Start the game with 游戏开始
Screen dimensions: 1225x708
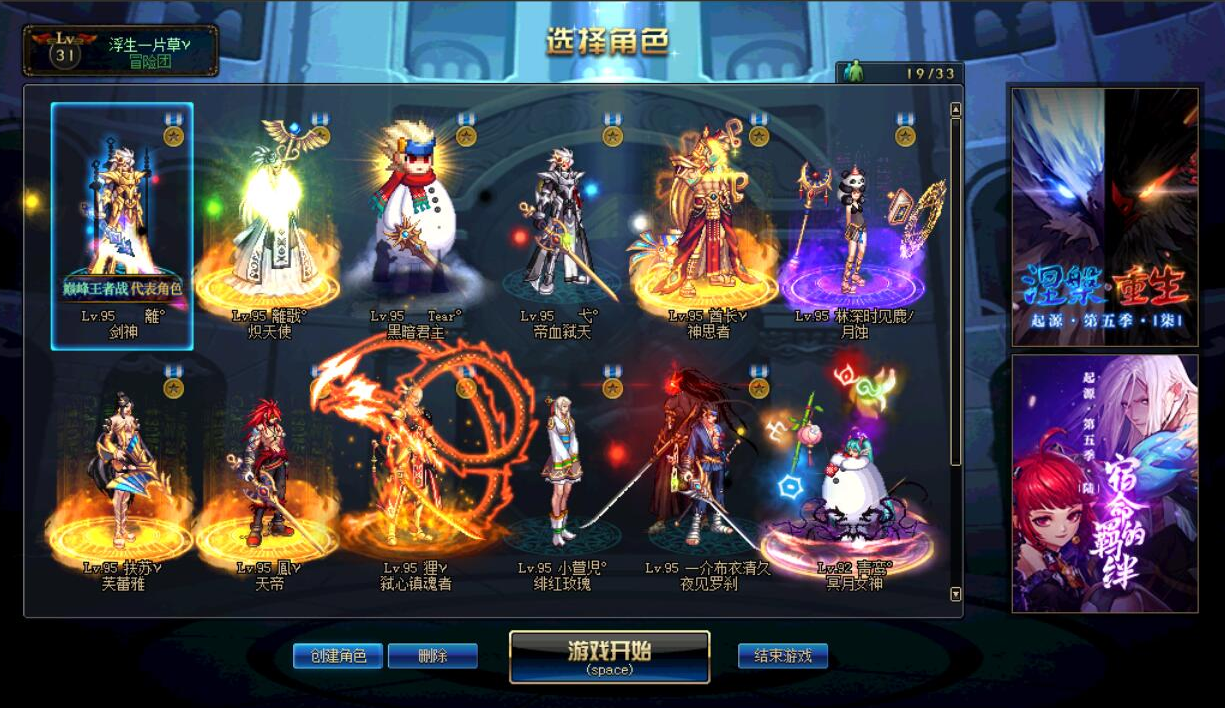tap(609, 656)
